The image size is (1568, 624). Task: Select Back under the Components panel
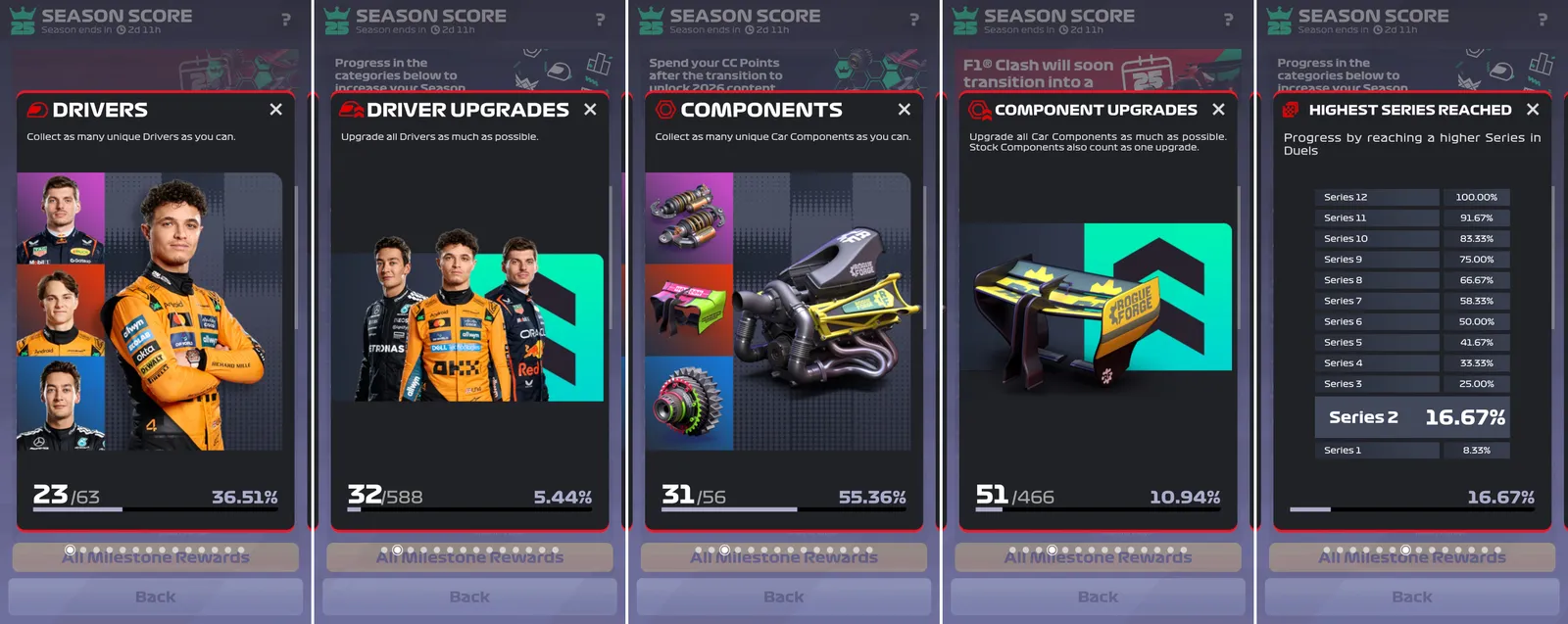pos(784,597)
